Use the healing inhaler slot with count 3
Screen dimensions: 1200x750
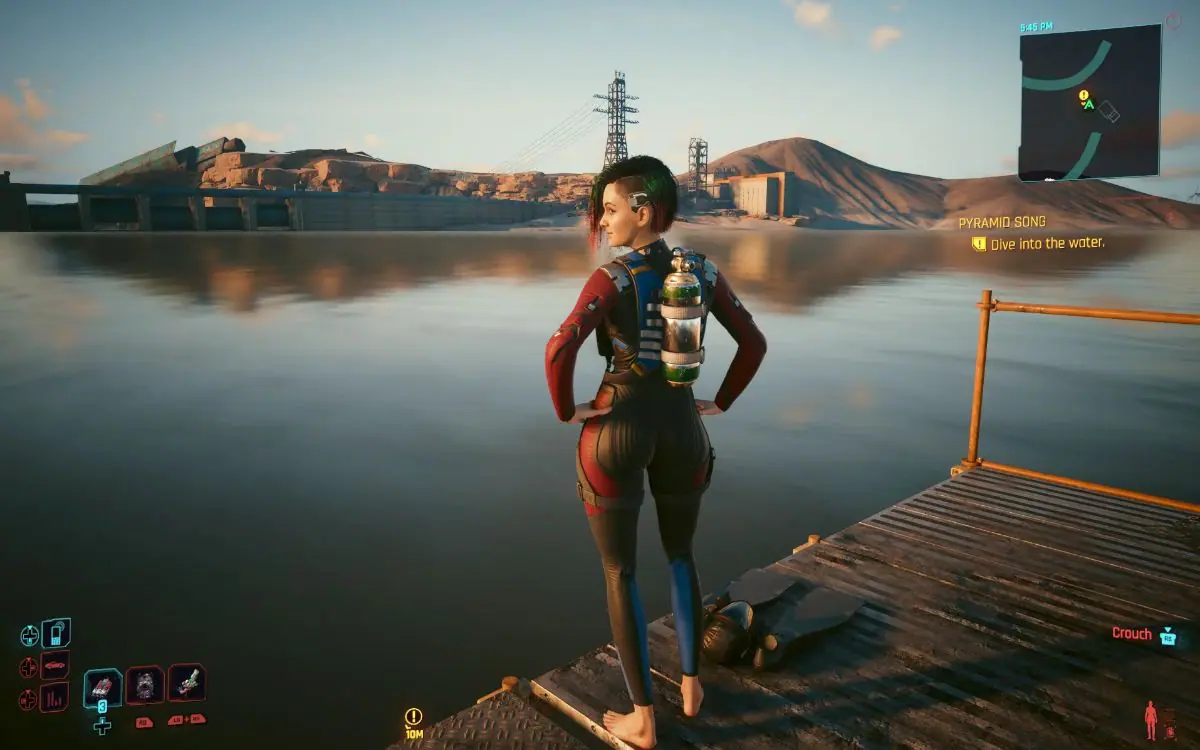pyautogui.click(x=102, y=688)
